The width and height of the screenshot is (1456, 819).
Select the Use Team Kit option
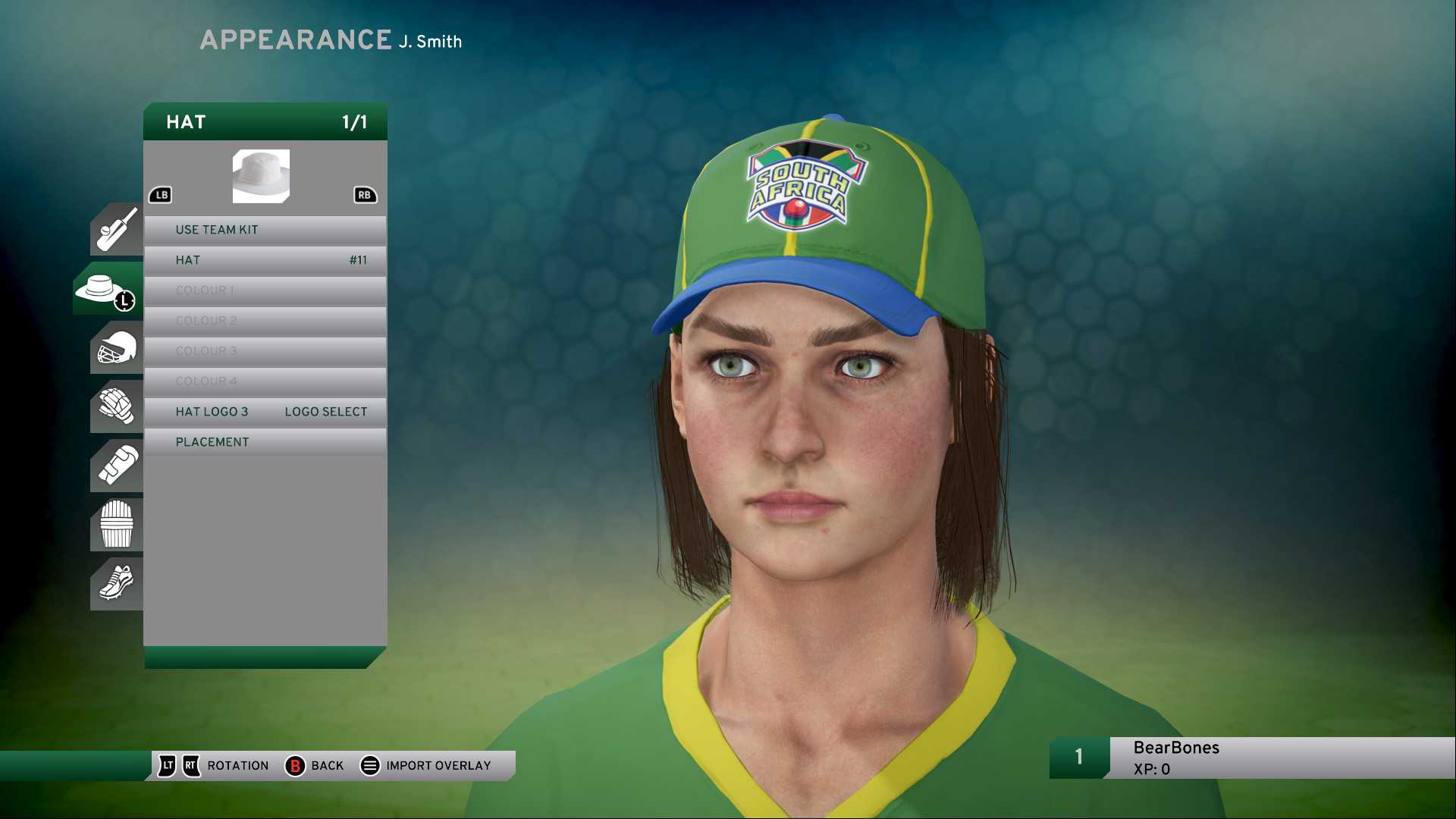pyautogui.click(x=265, y=230)
